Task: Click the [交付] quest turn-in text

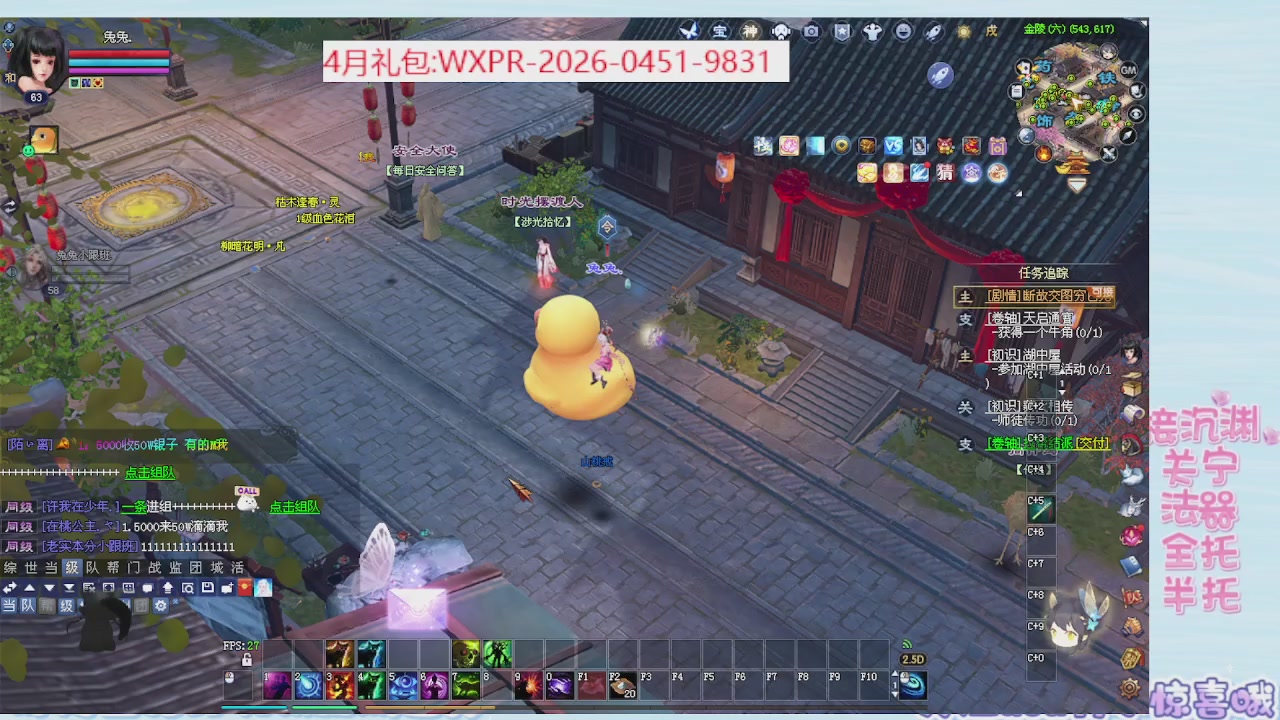Action: click(1092, 442)
